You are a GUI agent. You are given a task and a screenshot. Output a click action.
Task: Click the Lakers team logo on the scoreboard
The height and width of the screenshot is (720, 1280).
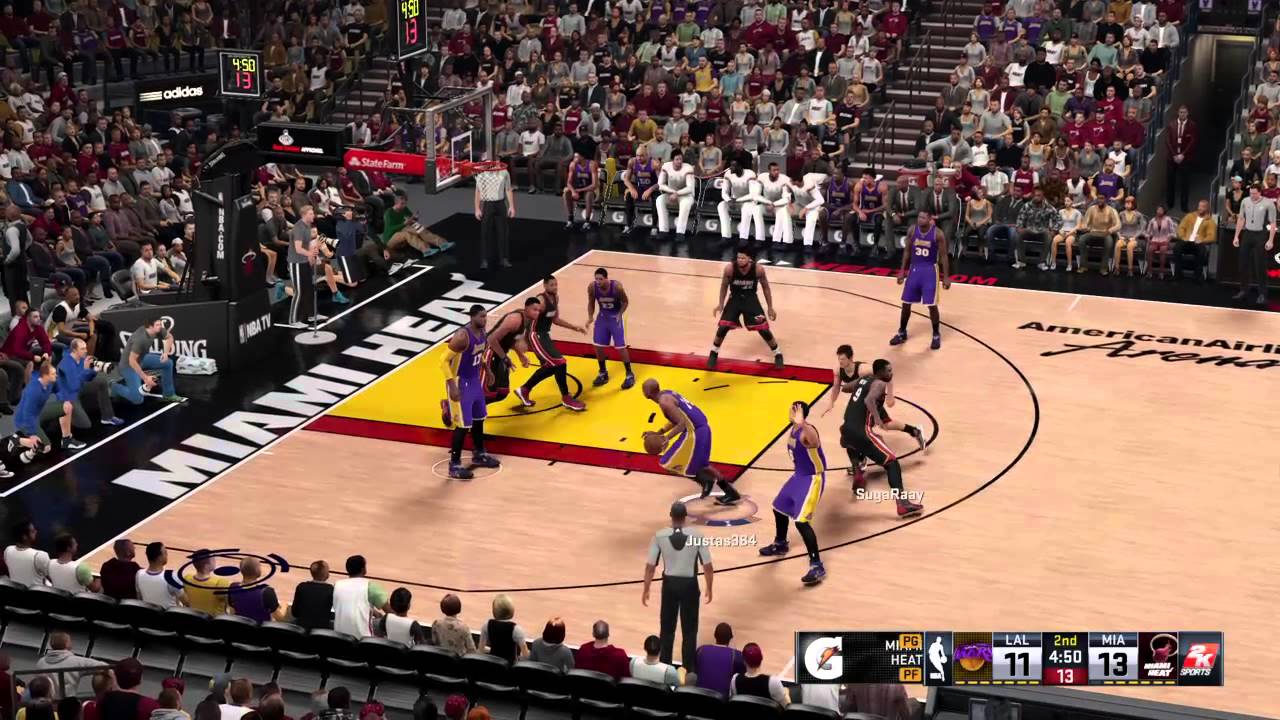coord(972,655)
